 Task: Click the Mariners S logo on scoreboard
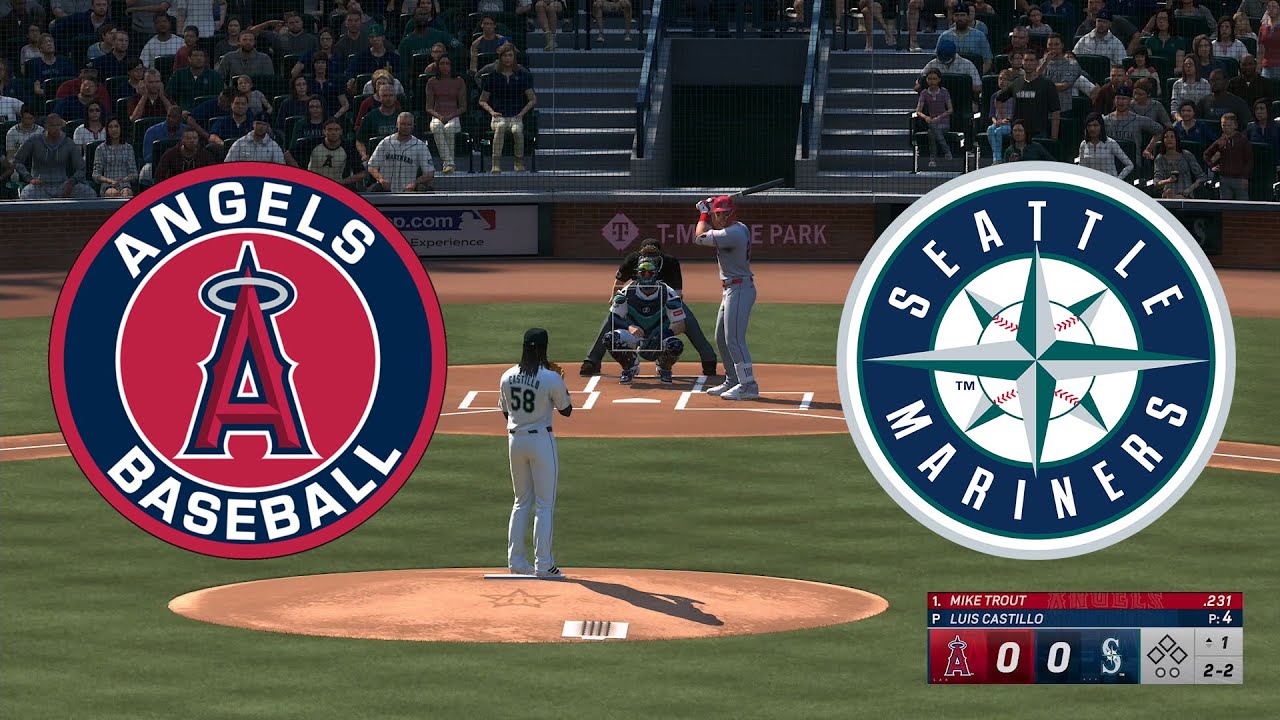tap(1111, 657)
